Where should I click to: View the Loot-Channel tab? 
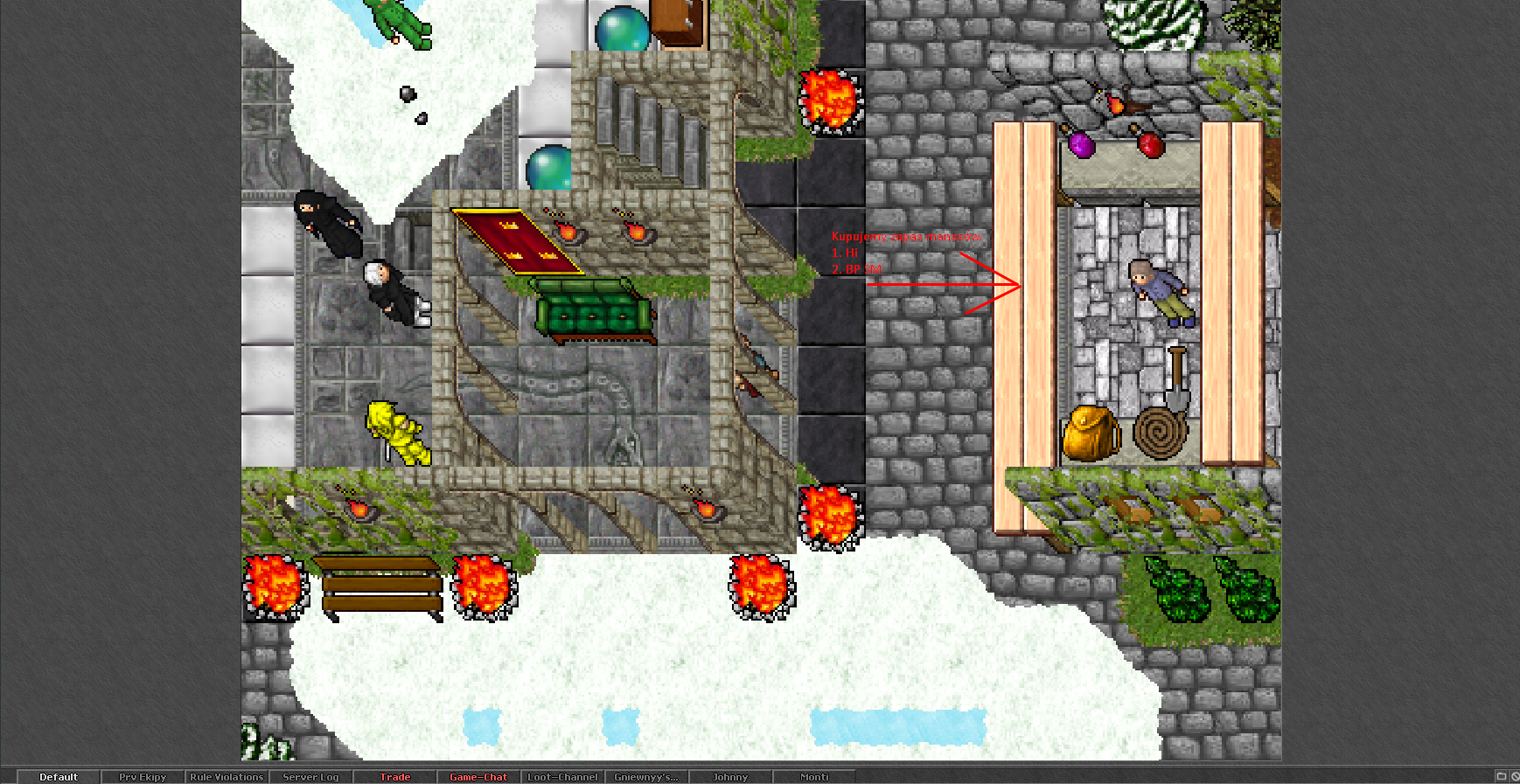click(x=562, y=777)
